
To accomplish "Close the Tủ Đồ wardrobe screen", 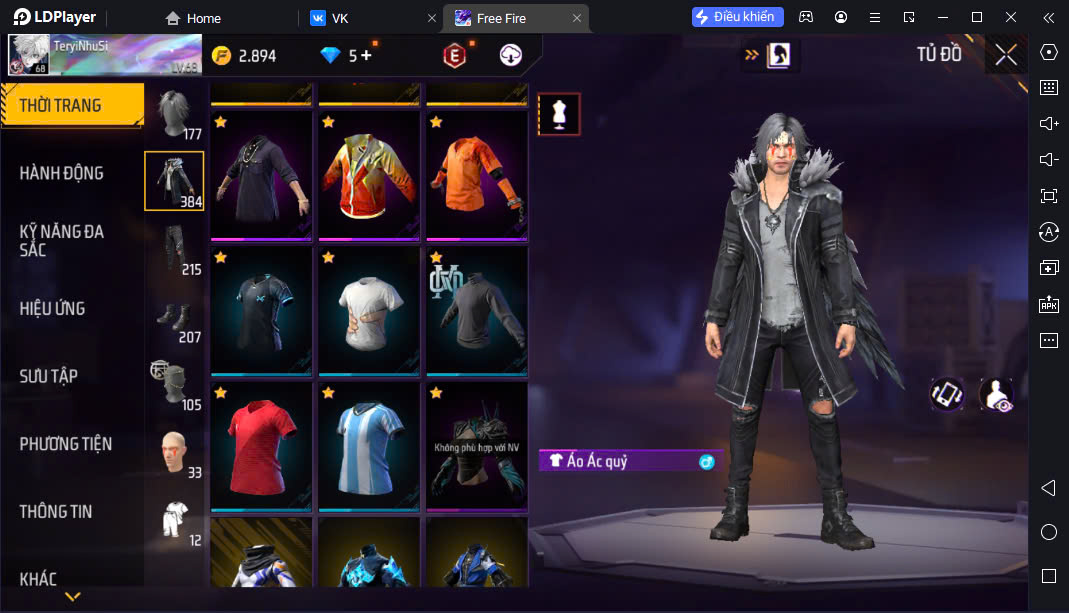I will [x=1006, y=55].
